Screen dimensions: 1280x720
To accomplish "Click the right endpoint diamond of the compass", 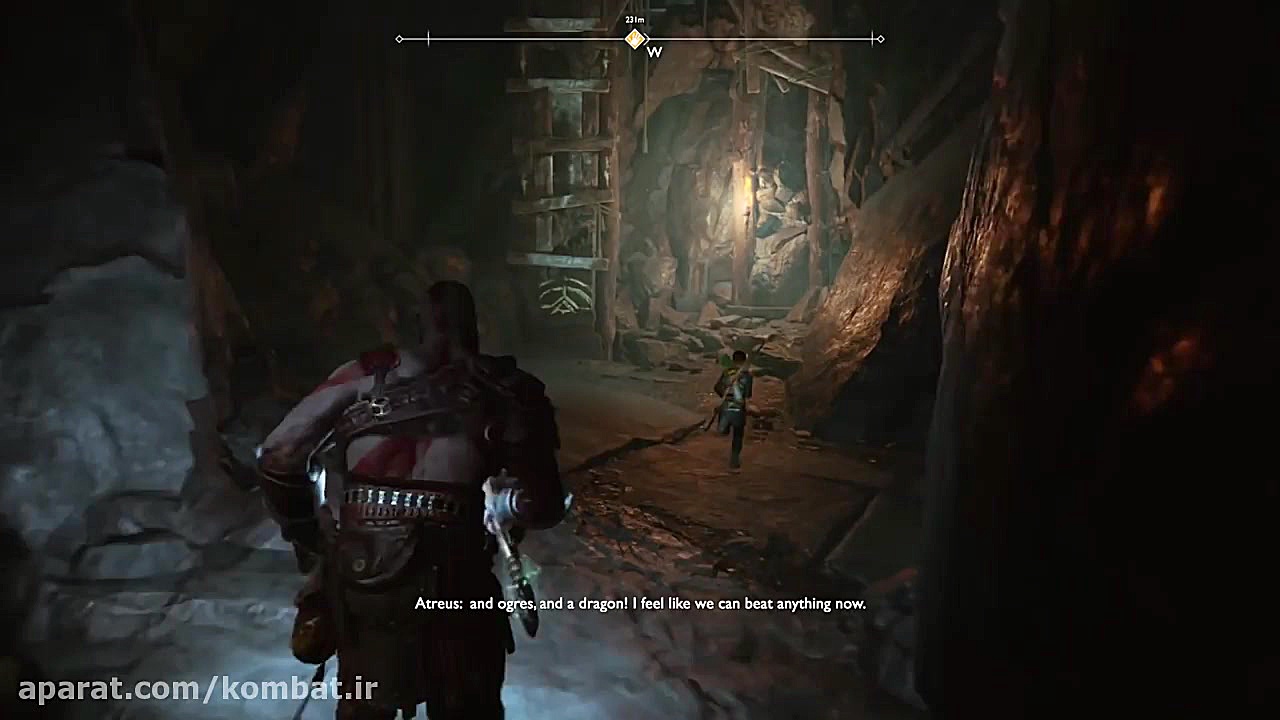I will point(879,38).
